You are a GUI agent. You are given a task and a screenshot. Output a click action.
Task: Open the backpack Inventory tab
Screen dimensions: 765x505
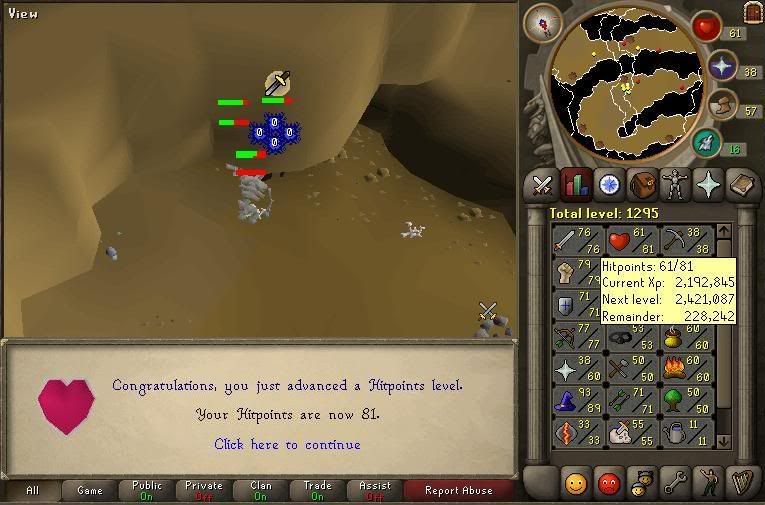pyautogui.click(x=641, y=185)
